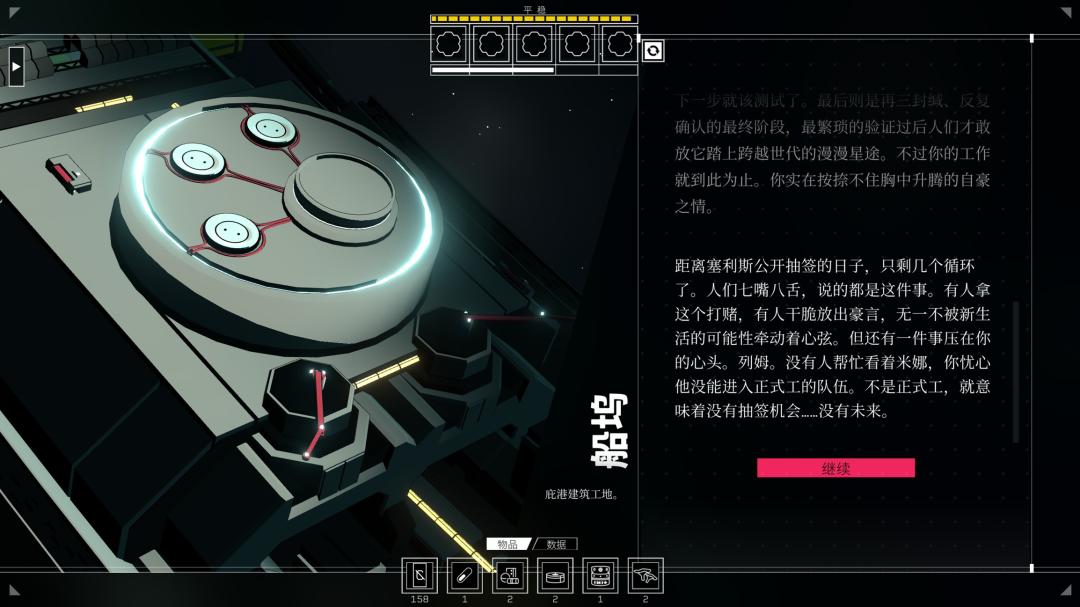
Task: Choose the mushroom item slot
Action: pos(645,575)
